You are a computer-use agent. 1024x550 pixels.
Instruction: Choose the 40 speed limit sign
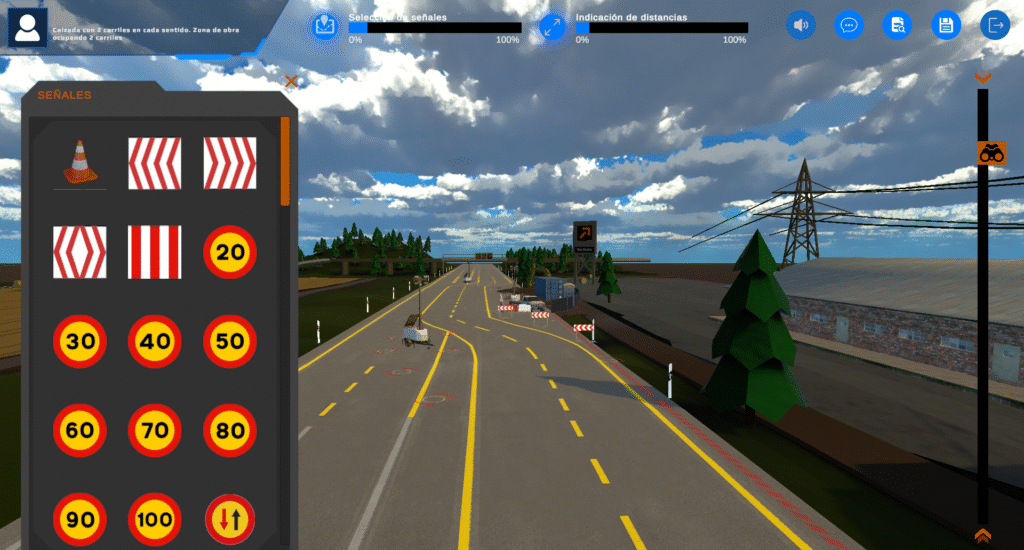click(155, 342)
